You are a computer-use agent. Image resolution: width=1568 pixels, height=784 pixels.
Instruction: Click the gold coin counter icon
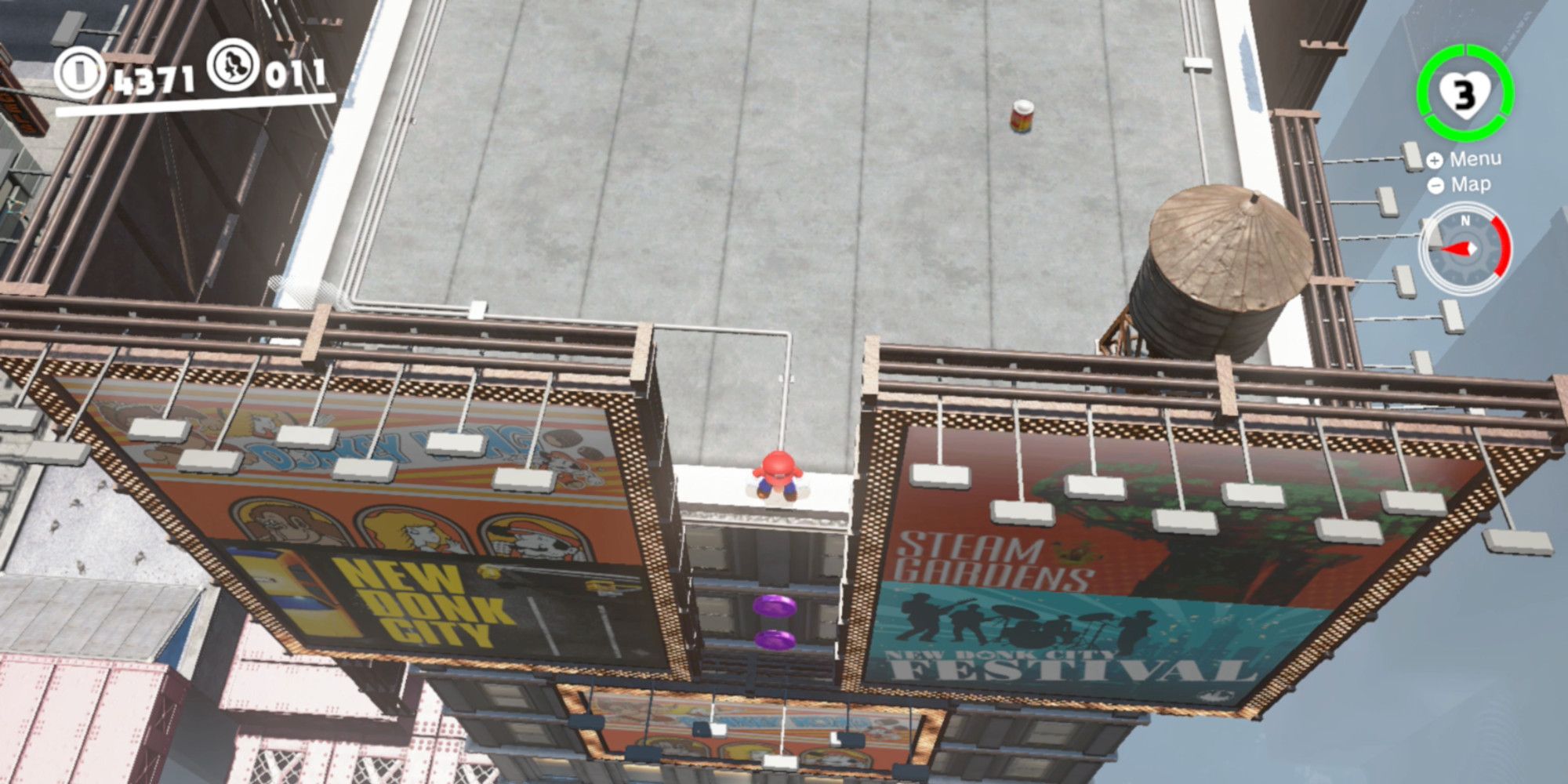click(x=80, y=72)
